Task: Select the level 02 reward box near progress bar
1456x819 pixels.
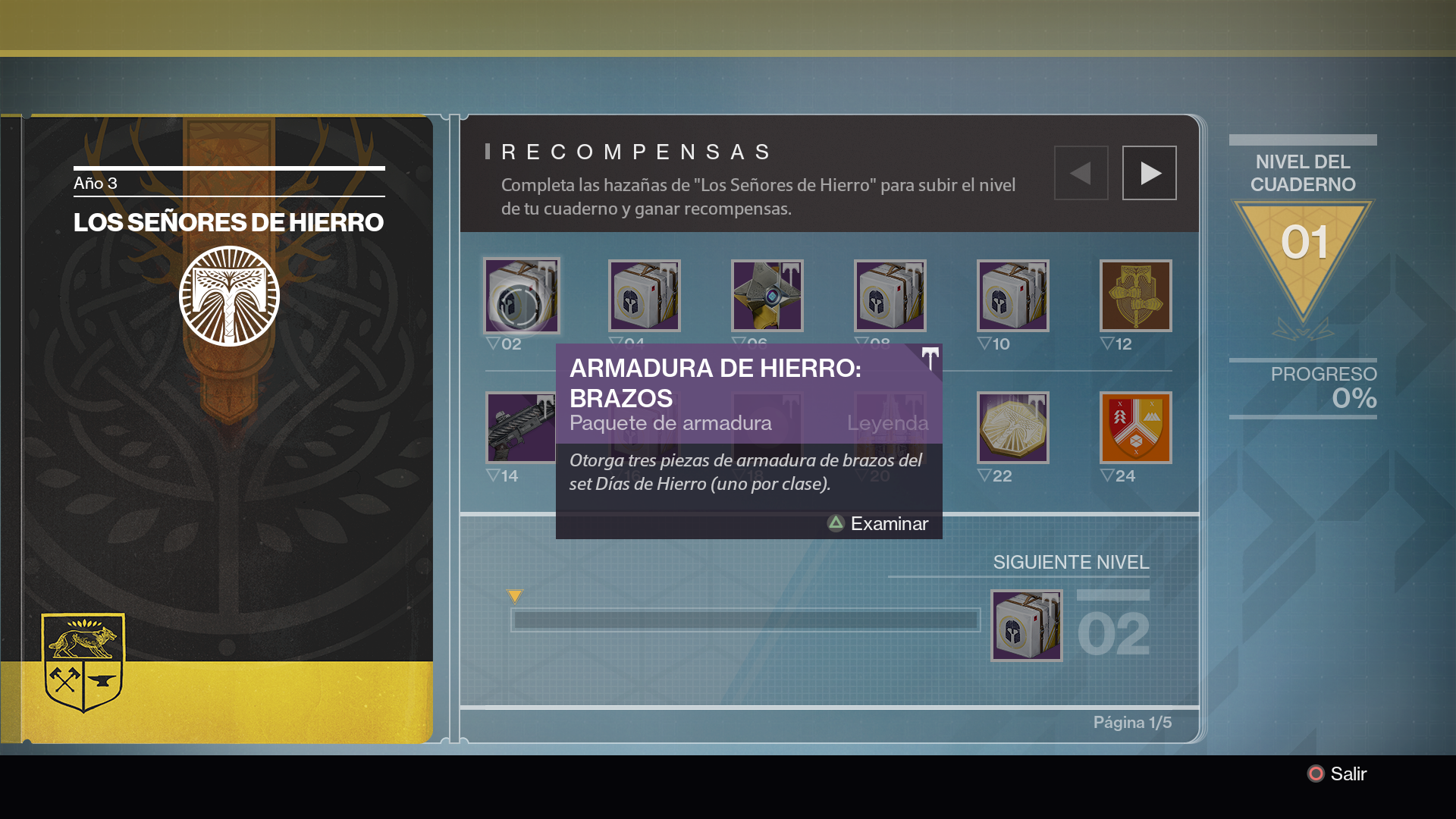Action: 1027,626
